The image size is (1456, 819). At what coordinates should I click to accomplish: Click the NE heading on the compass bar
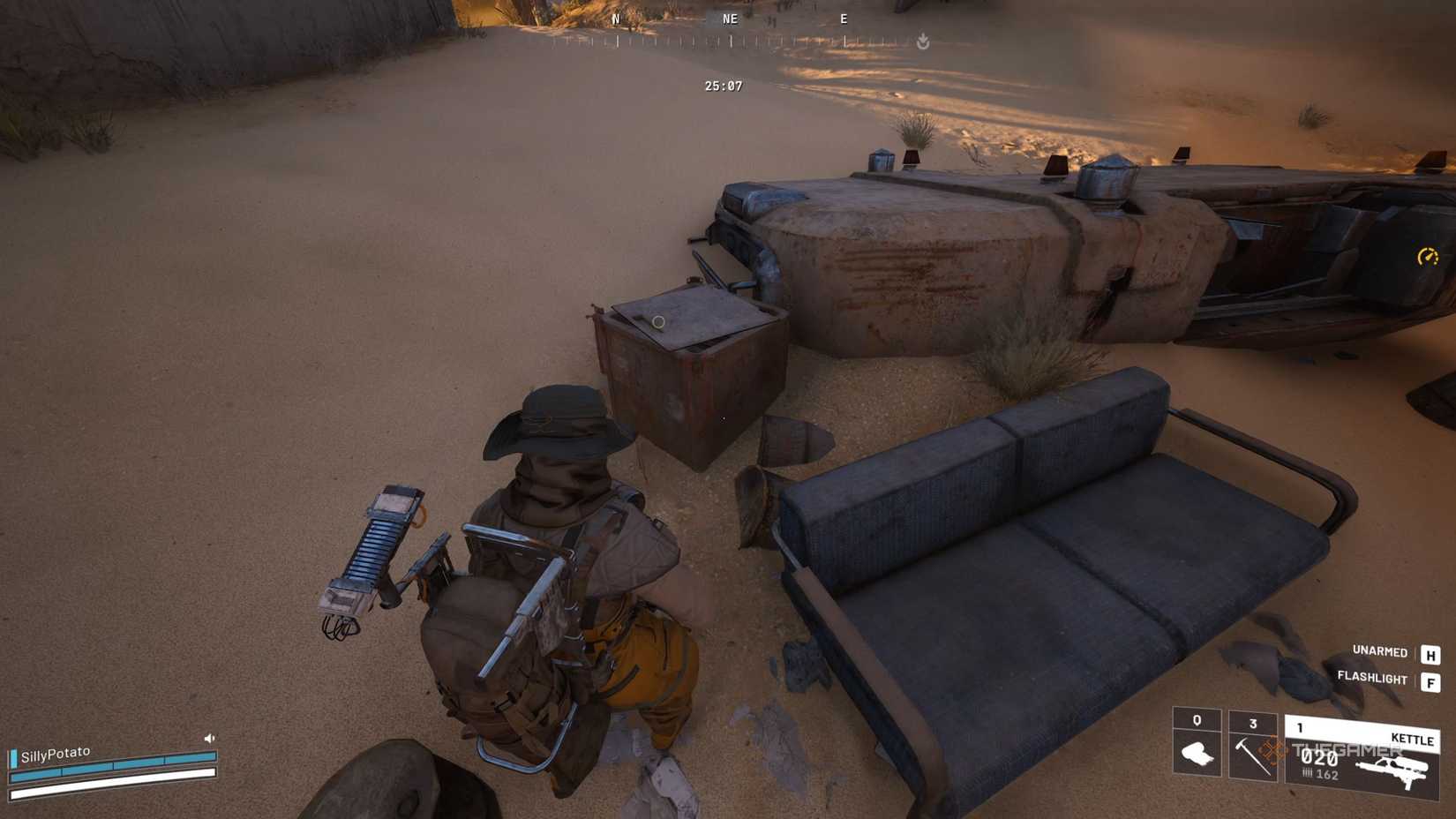click(732, 19)
